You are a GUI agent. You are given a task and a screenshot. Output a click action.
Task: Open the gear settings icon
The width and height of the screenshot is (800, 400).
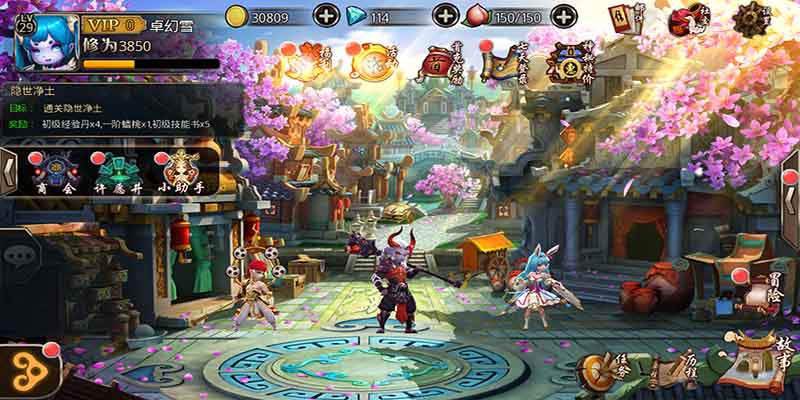click(x=752, y=19)
